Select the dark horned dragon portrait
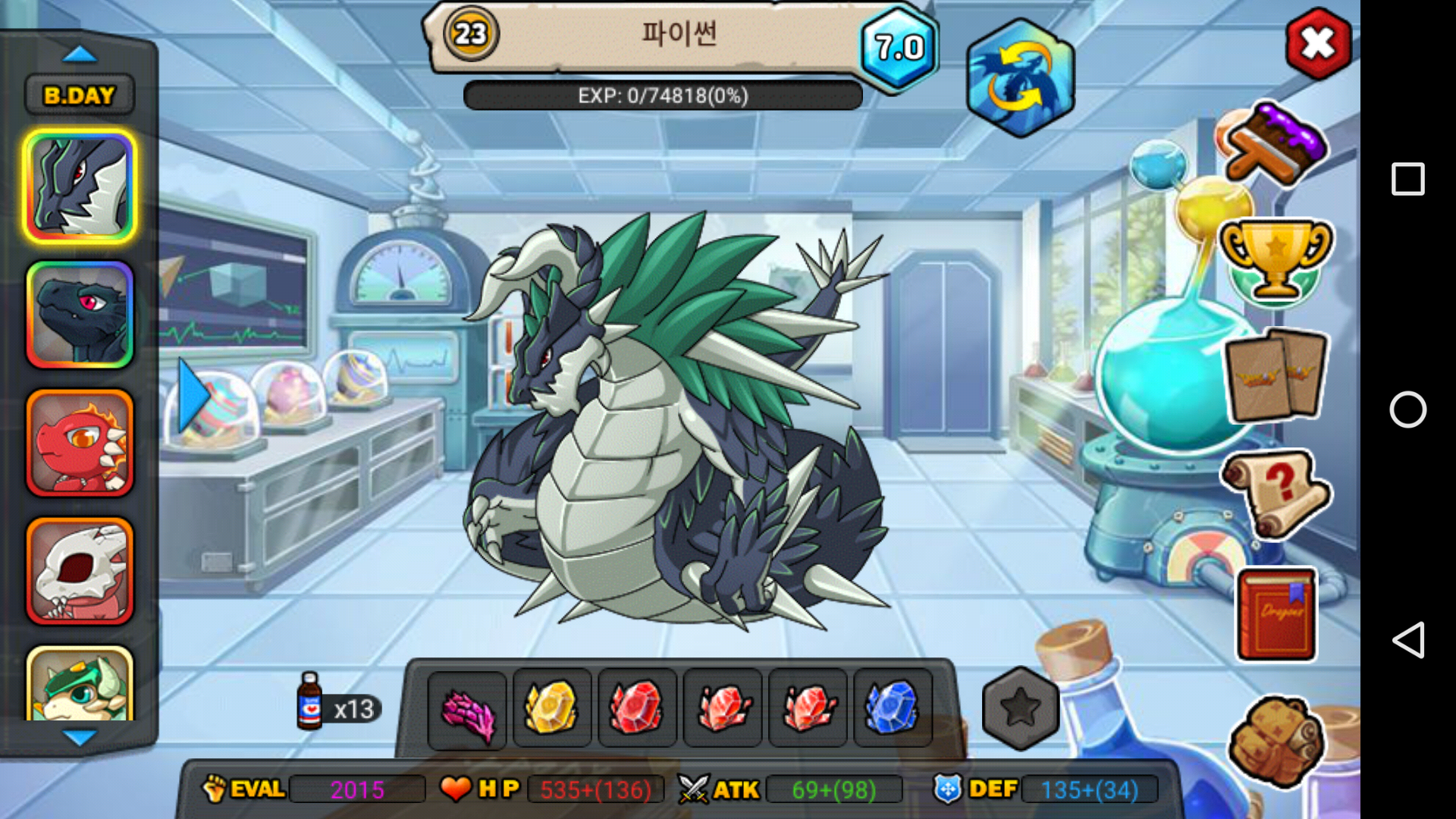1456x819 pixels. [x=80, y=187]
